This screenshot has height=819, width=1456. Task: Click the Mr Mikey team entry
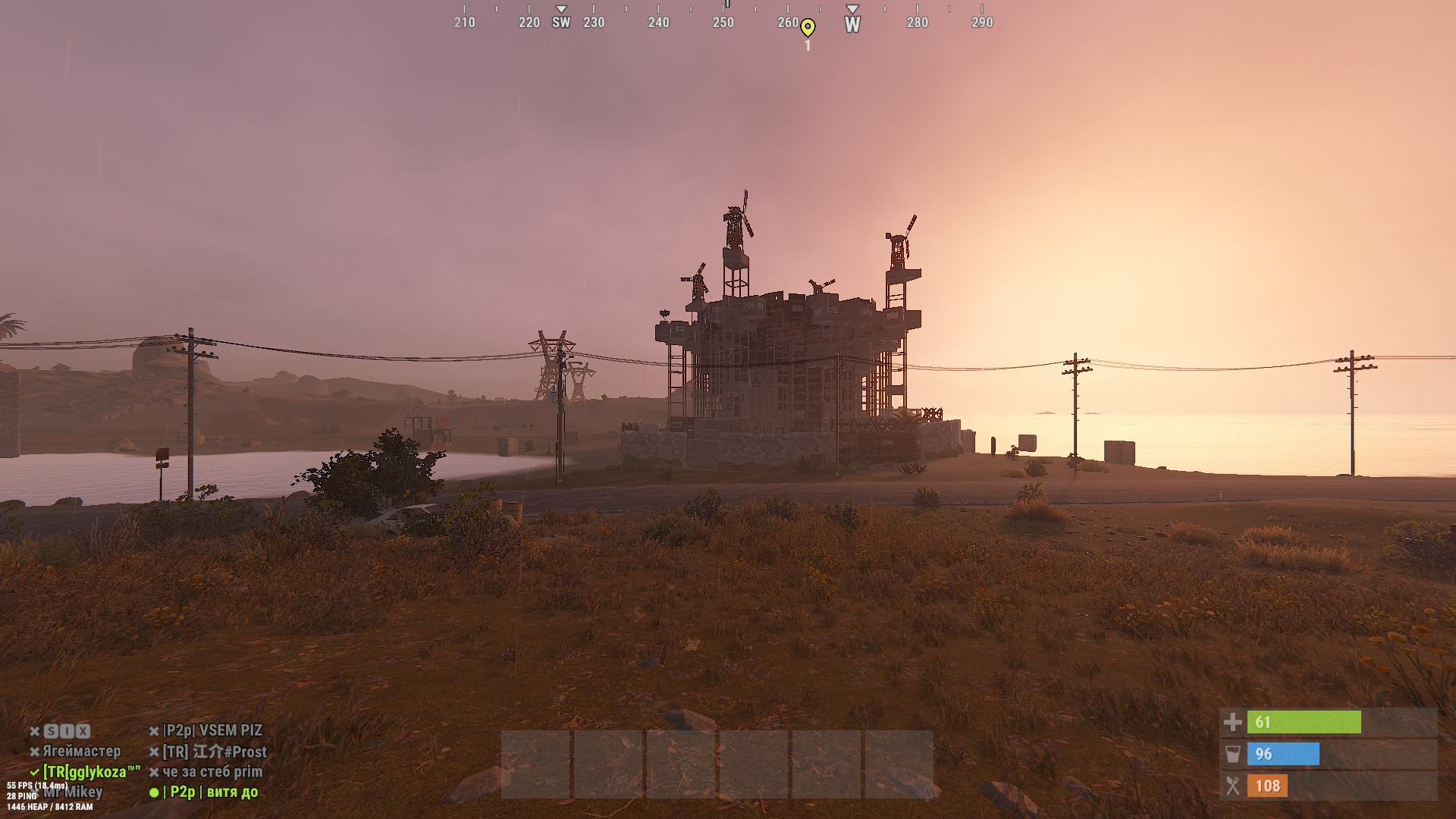pyautogui.click(x=73, y=792)
